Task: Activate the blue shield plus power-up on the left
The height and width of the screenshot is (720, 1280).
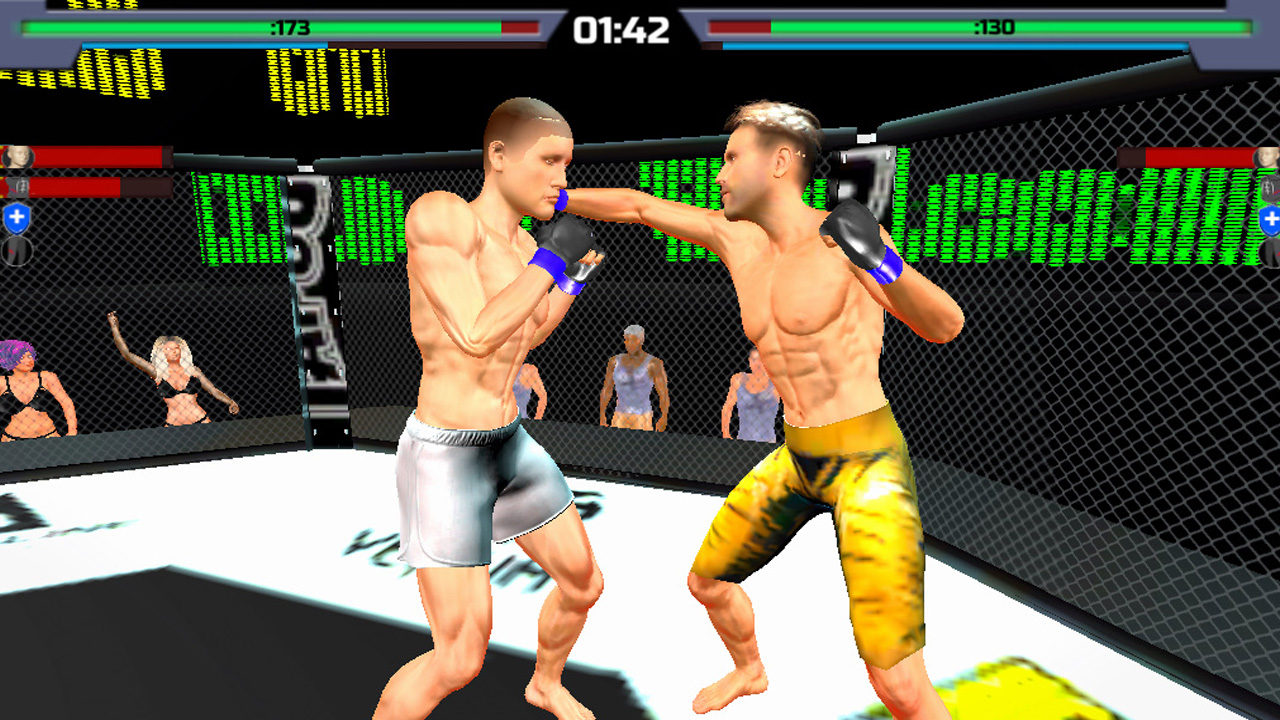Action: [x=16, y=216]
